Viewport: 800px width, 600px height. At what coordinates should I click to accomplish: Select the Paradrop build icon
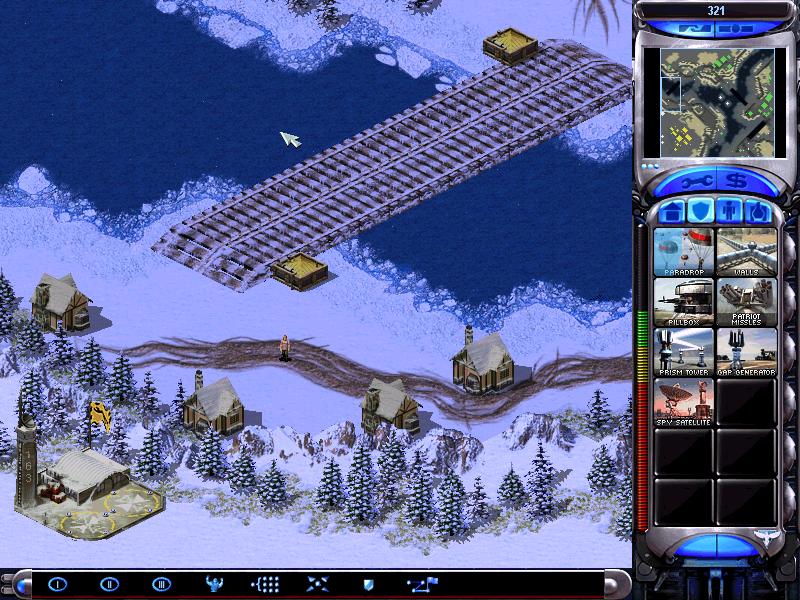(x=683, y=252)
